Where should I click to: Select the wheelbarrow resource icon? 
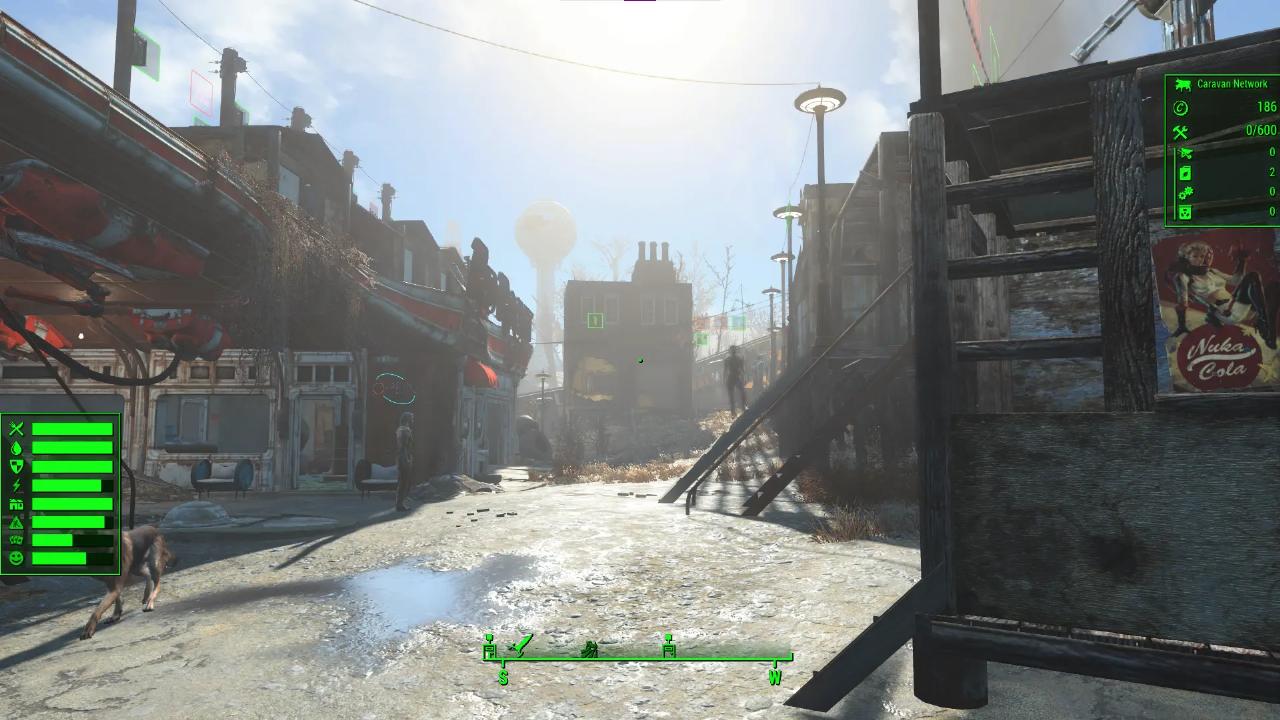tap(1184, 152)
